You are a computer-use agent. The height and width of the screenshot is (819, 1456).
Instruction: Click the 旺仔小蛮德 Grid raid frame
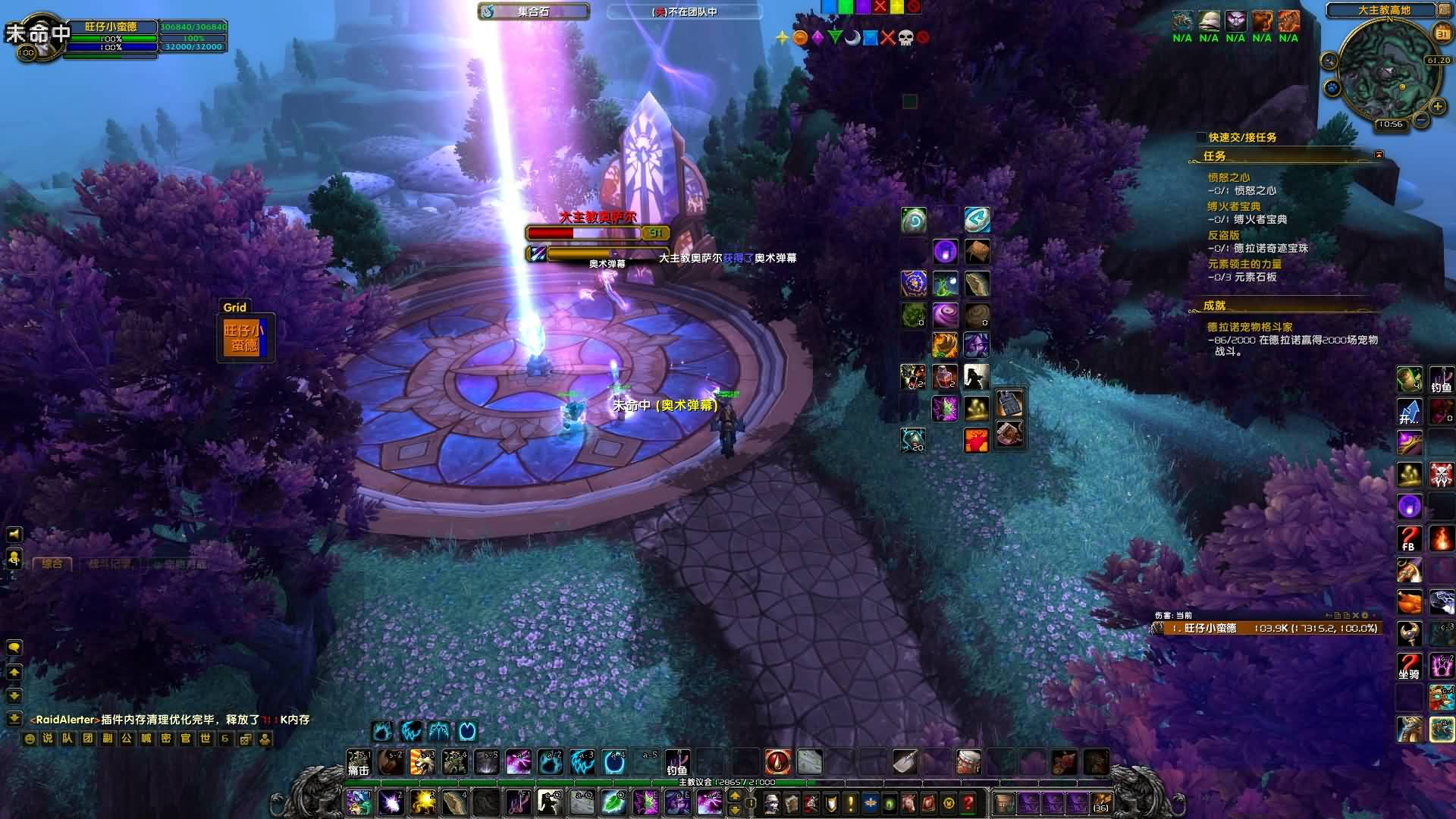pos(244,337)
